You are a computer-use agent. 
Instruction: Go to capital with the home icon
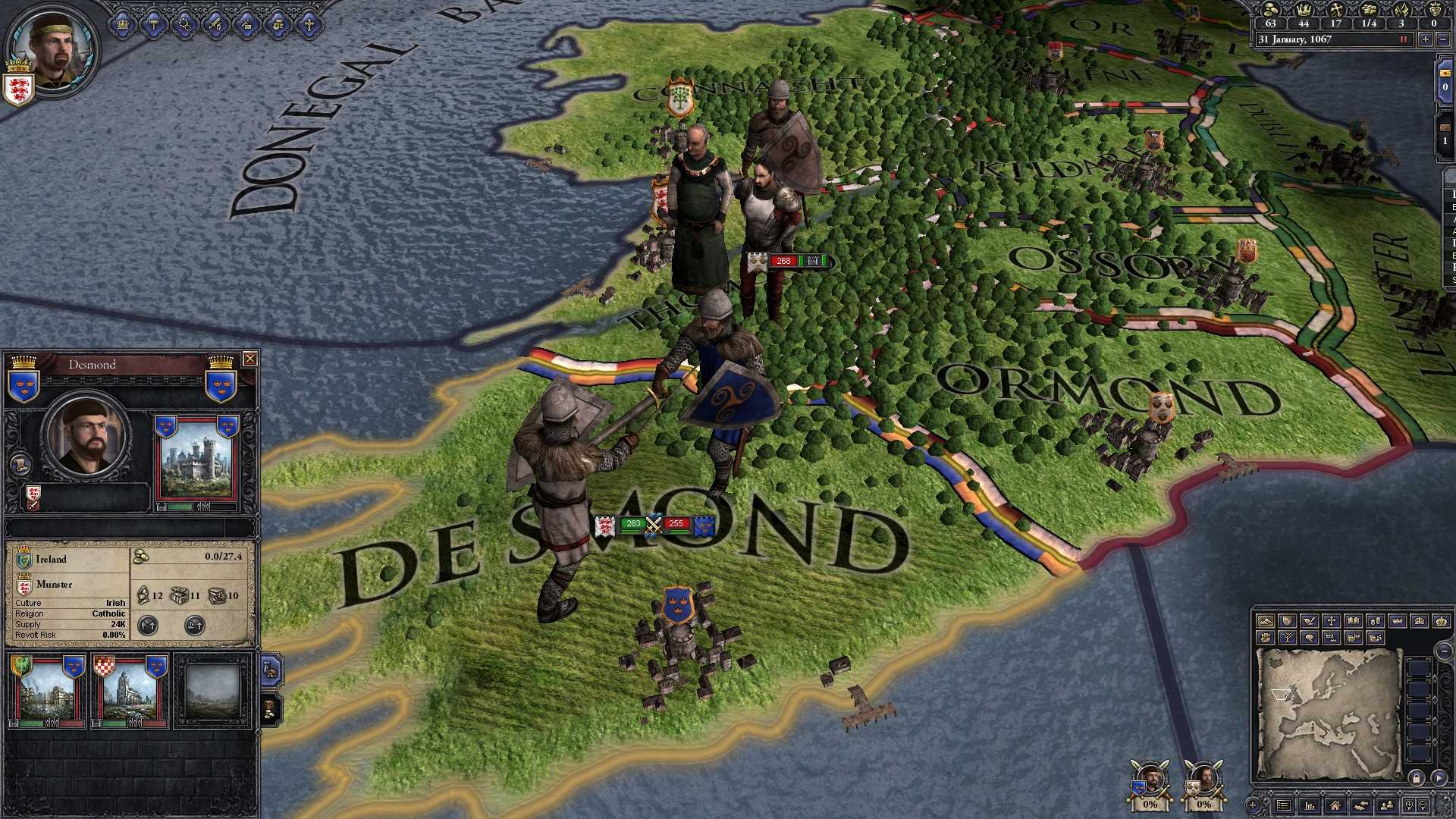pos(1336,807)
